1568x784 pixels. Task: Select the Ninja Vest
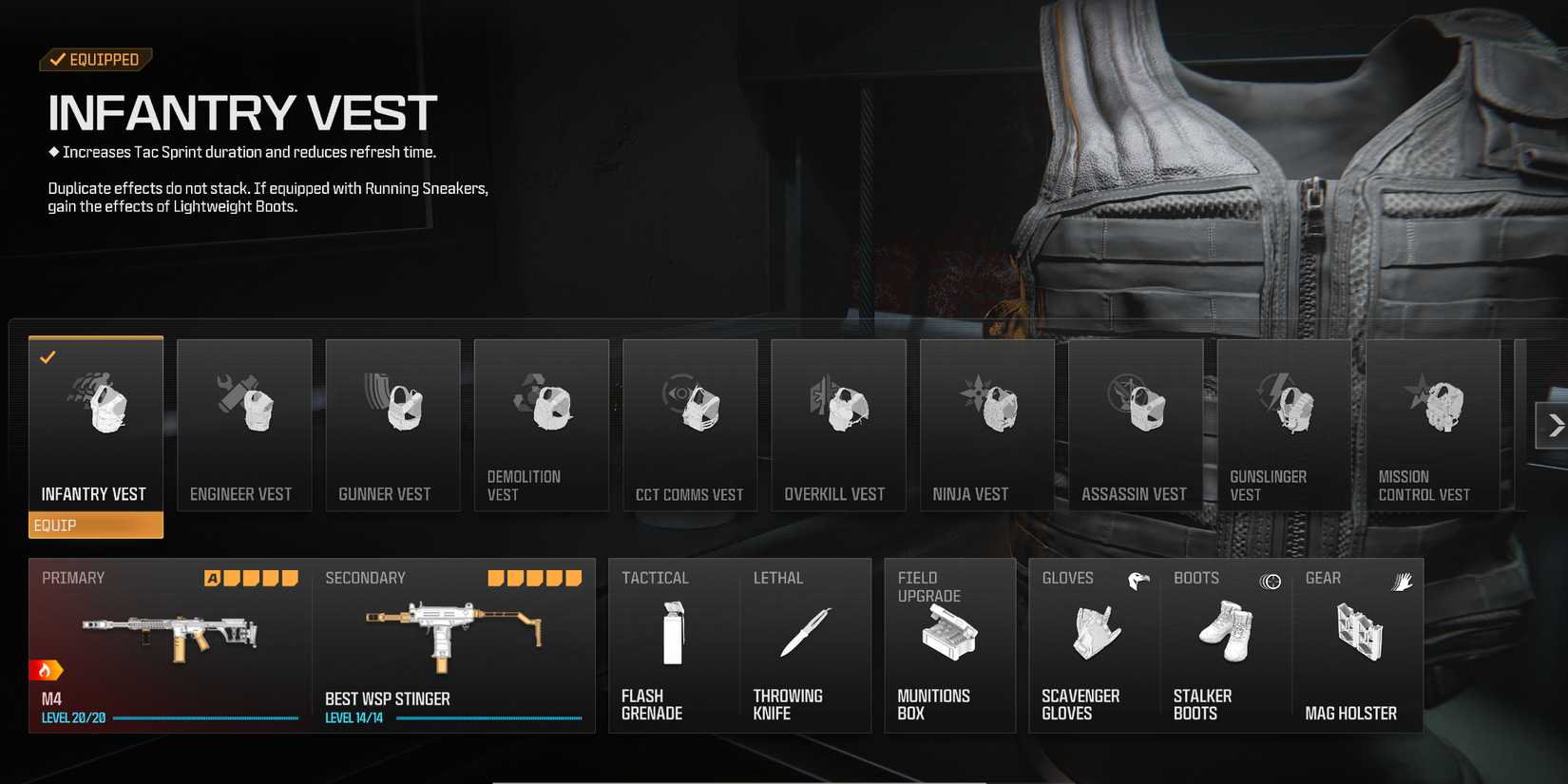click(986, 425)
